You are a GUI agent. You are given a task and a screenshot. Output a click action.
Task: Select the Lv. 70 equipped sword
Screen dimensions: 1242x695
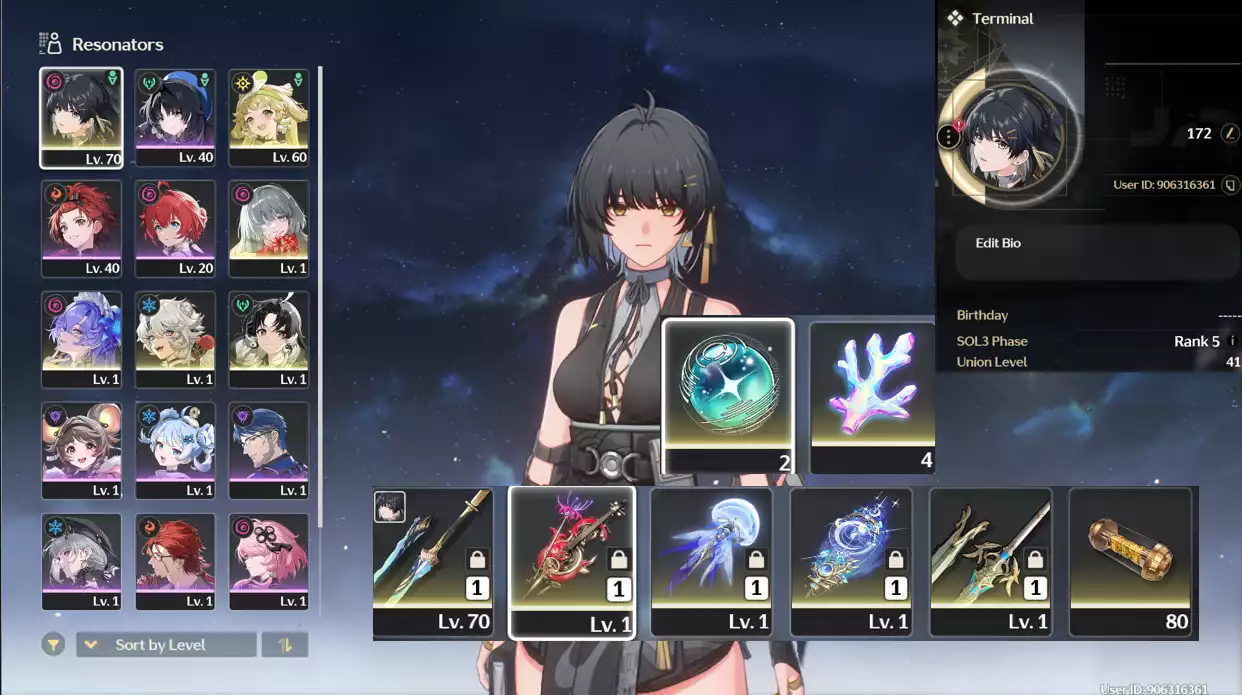(433, 562)
